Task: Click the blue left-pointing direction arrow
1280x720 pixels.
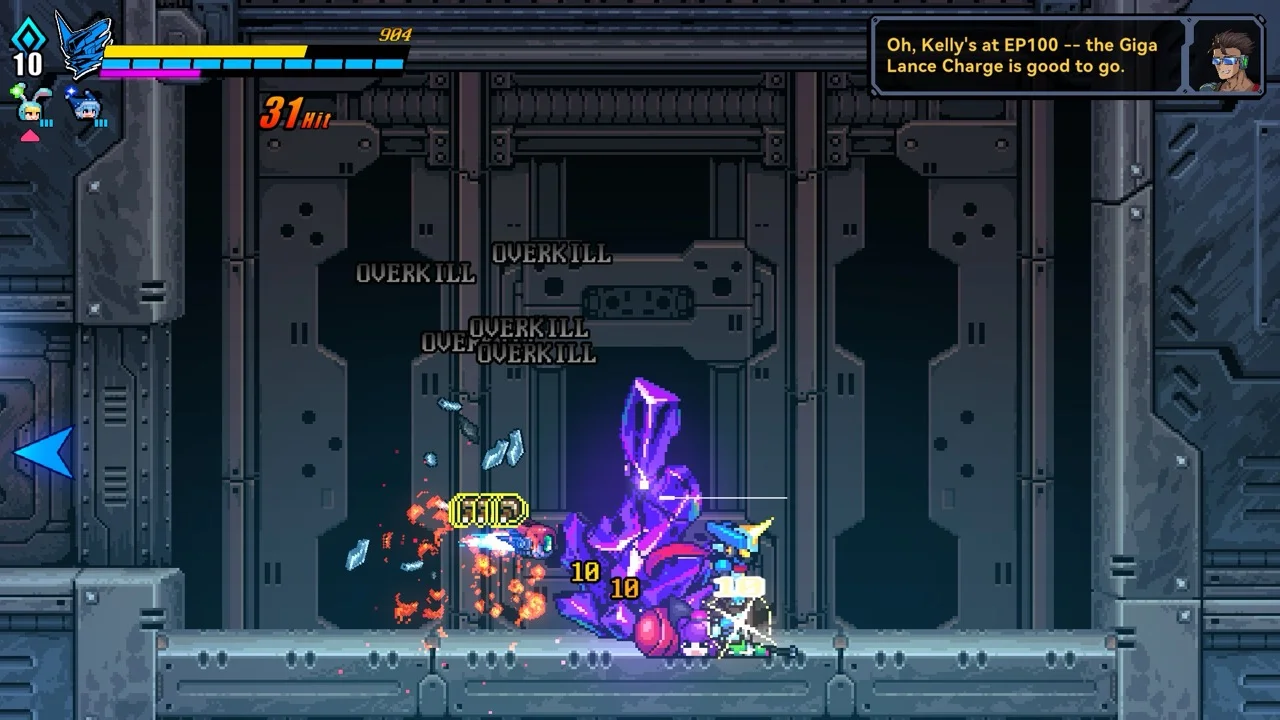Action: [44, 452]
